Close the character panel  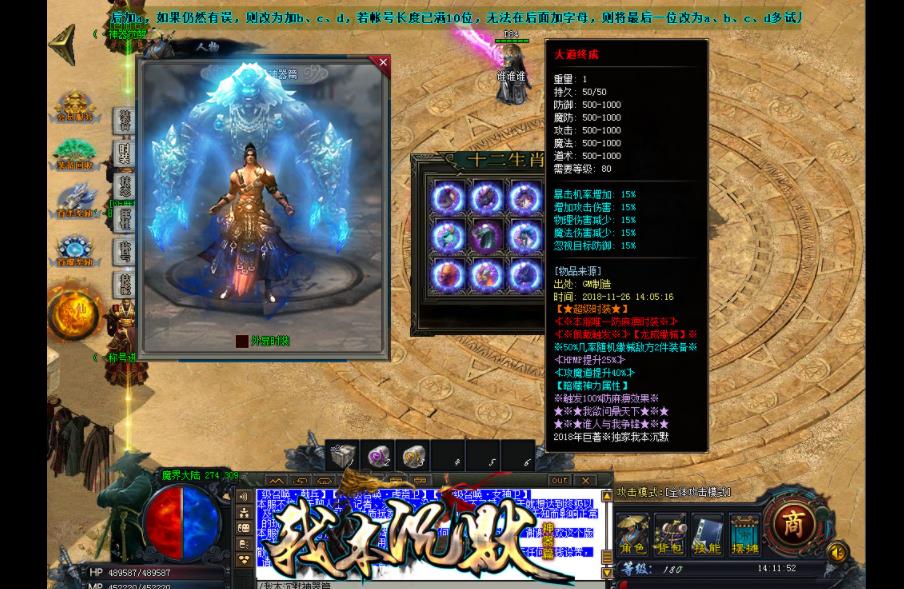coord(382,63)
